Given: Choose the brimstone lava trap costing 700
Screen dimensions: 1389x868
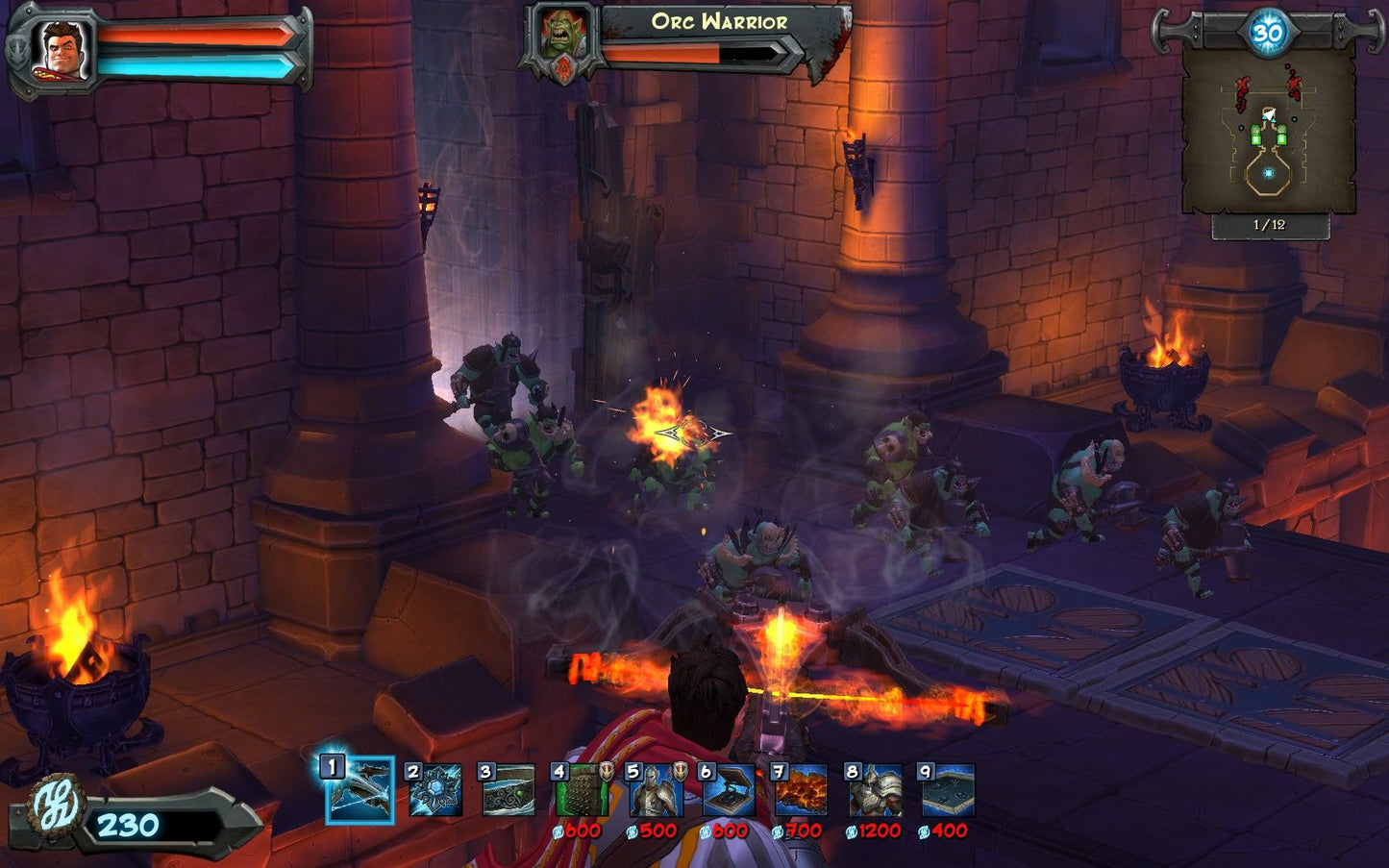Looking at the screenshot, I should click(x=801, y=790).
